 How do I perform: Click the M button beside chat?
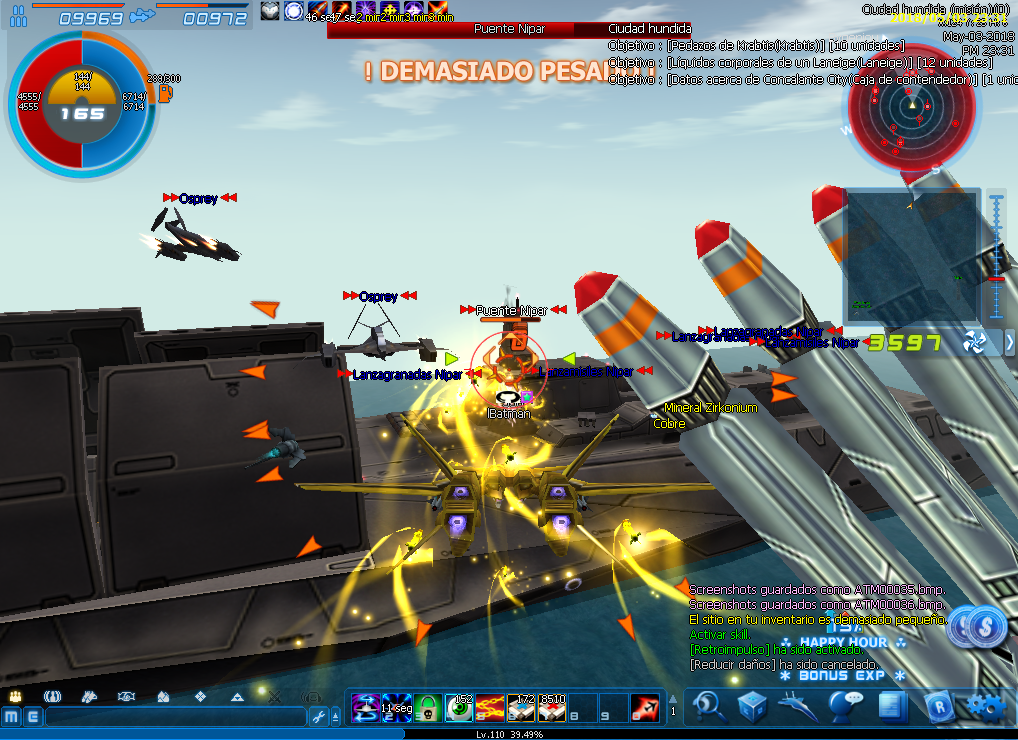tap(11, 716)
